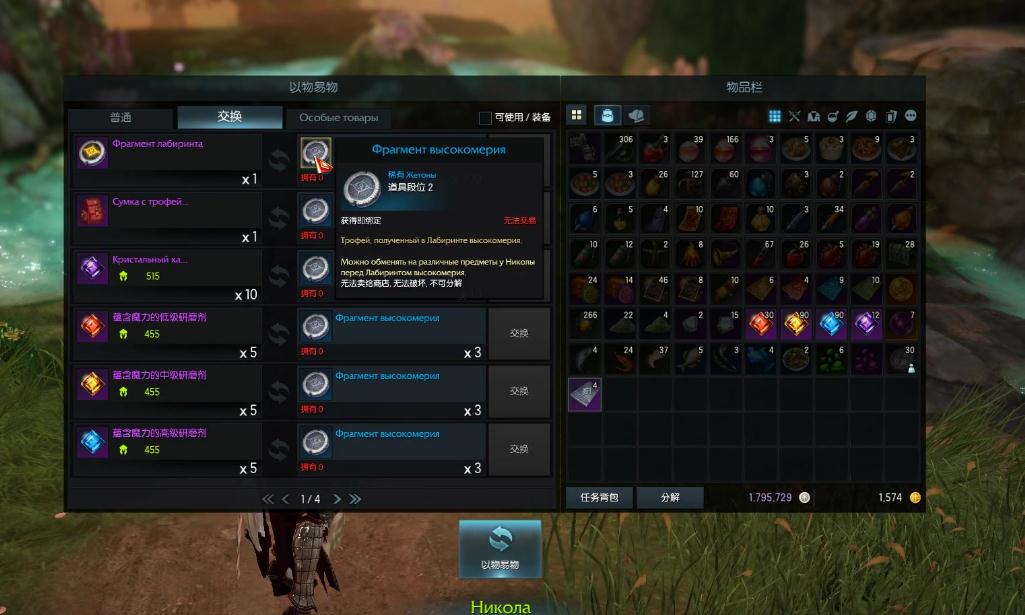Switch to the 普通 tab
This screenshot has width=1025, height=615.
click(120, 117)
